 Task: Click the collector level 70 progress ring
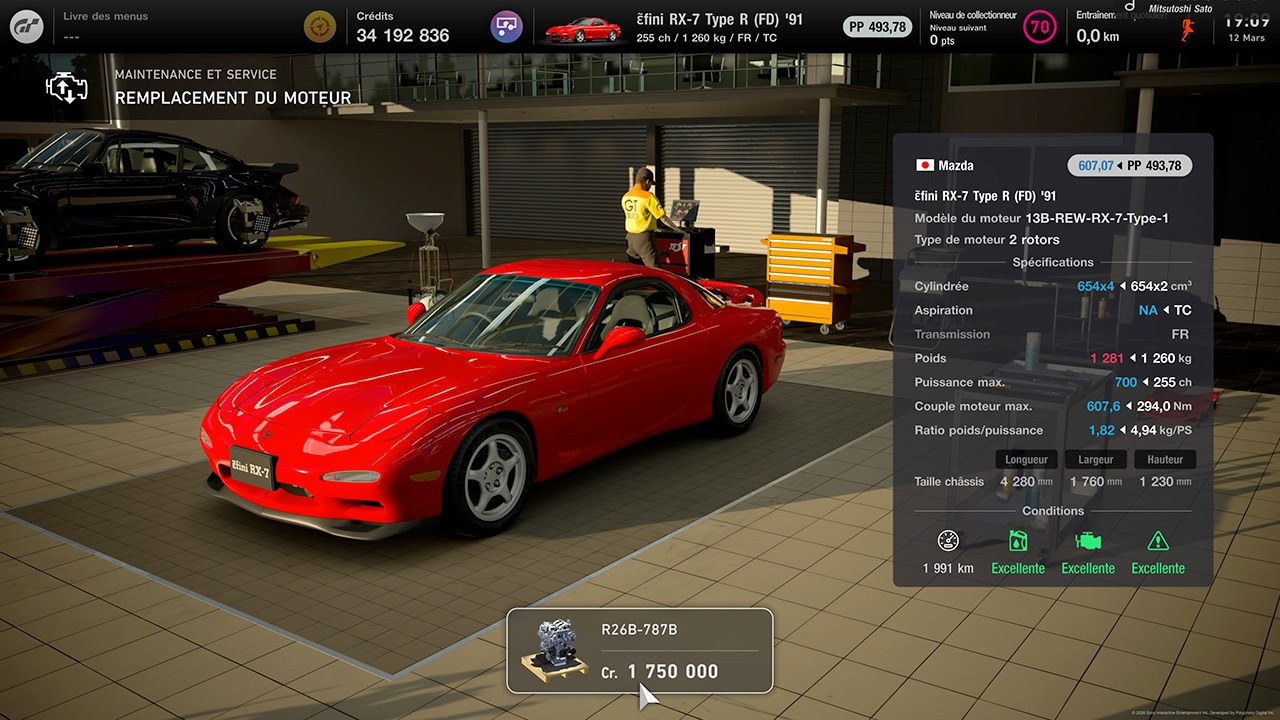(x=1040, y=26)
